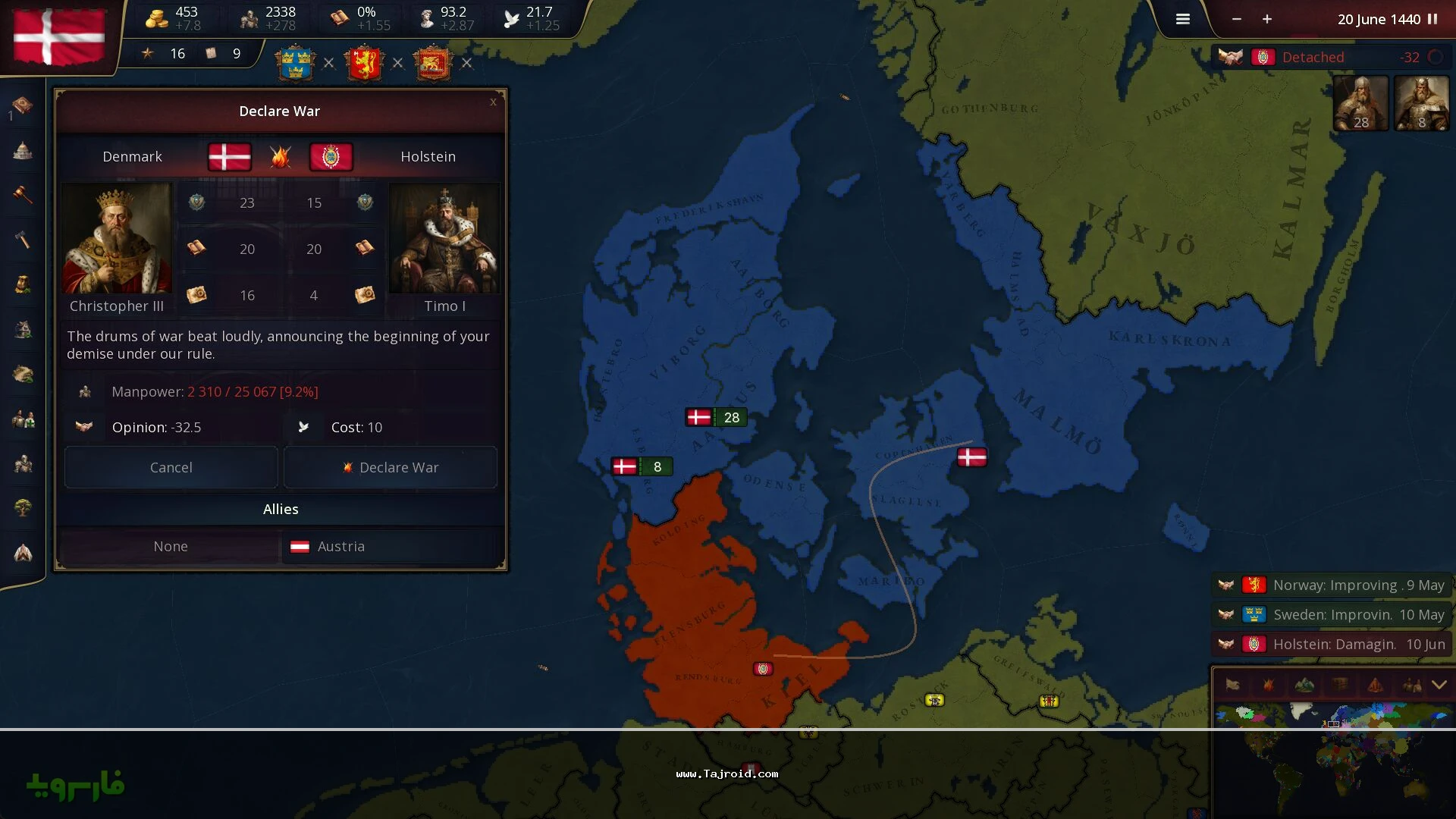Decrease game speed with minus button
1456x819 pixels.
click(x=1237, y=19)
